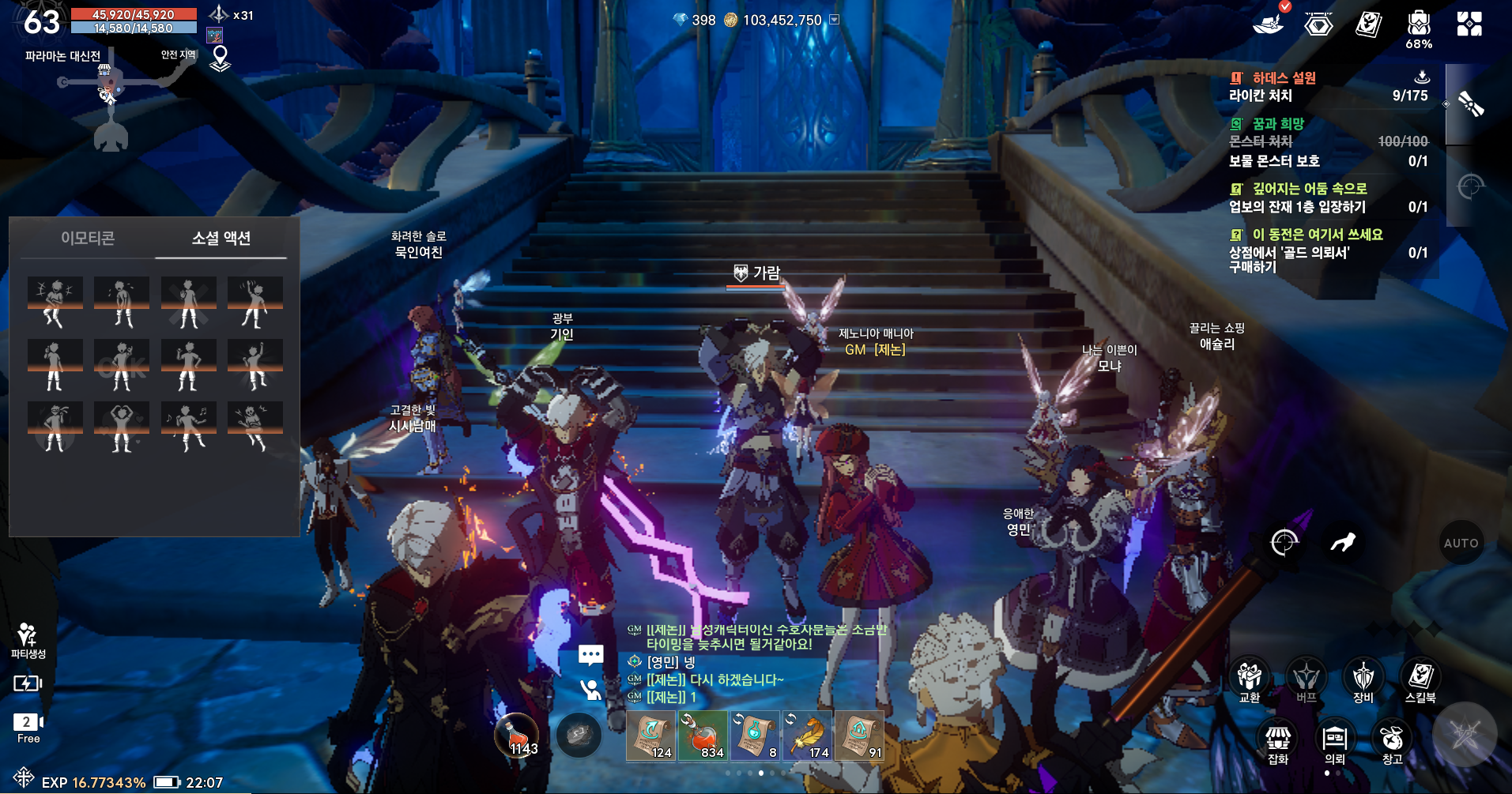Use the red potion with 834 count
The height and width of the screenshot is (794, 1512).
(x=702, y=736)
